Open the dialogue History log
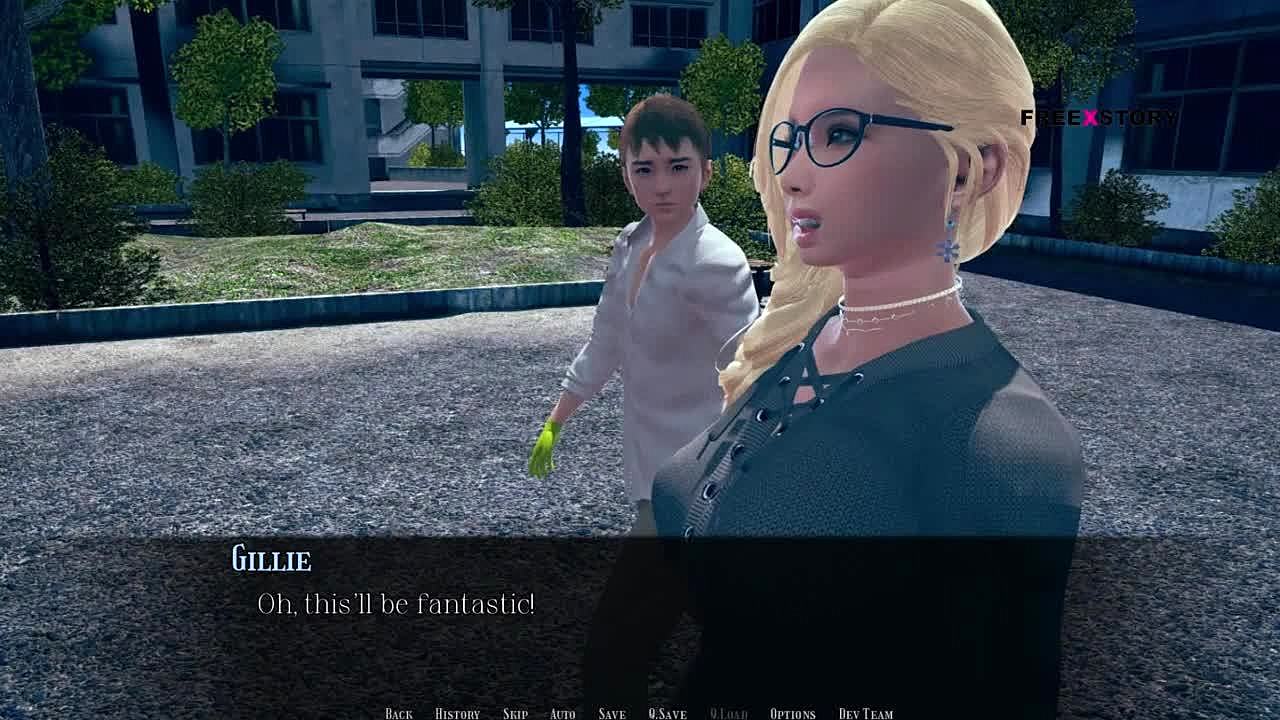1280x720 pixels. pyautogui.click(x=457, y=713)
